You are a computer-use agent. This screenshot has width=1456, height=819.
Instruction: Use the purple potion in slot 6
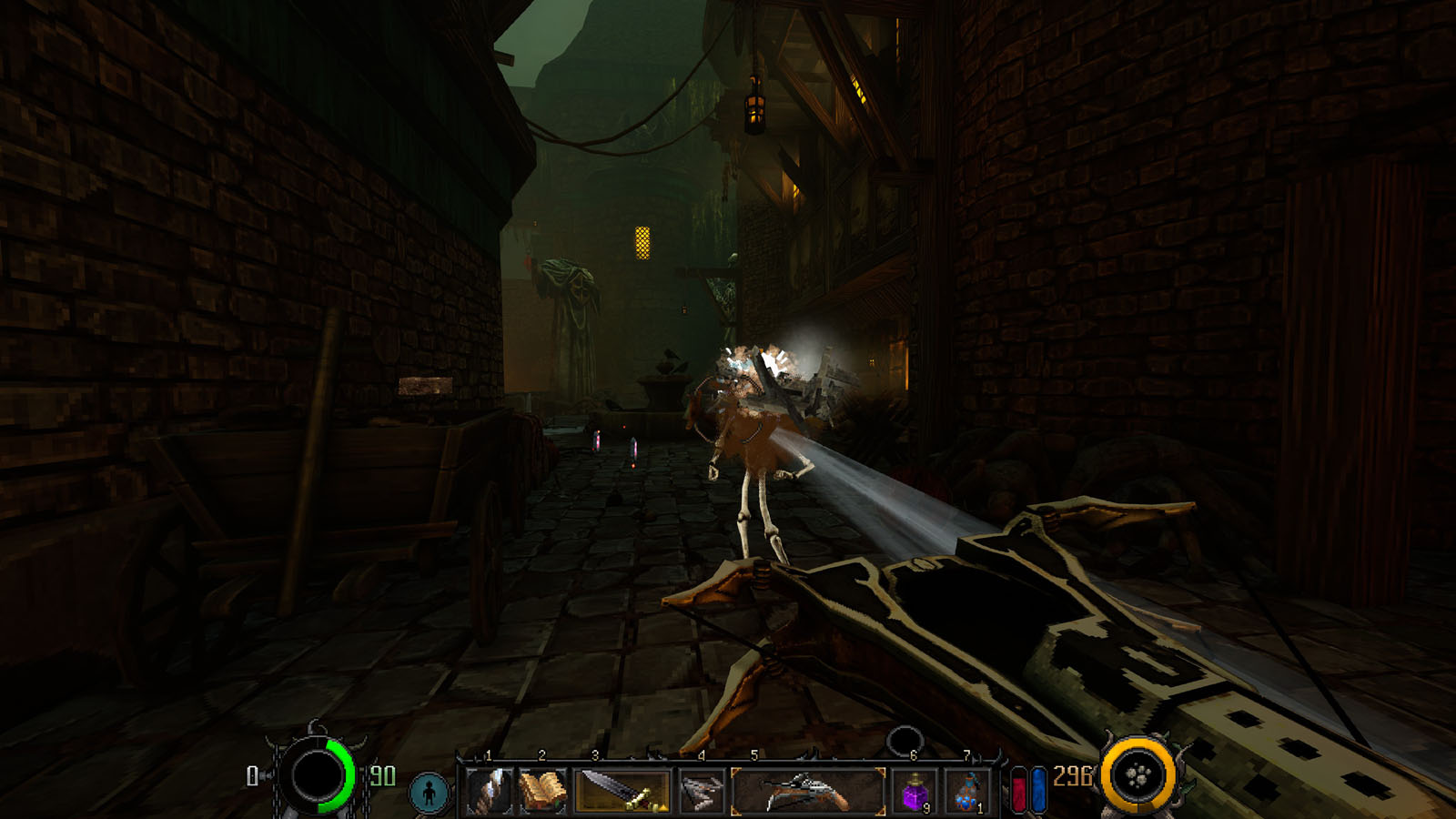[x=915, y=792]
